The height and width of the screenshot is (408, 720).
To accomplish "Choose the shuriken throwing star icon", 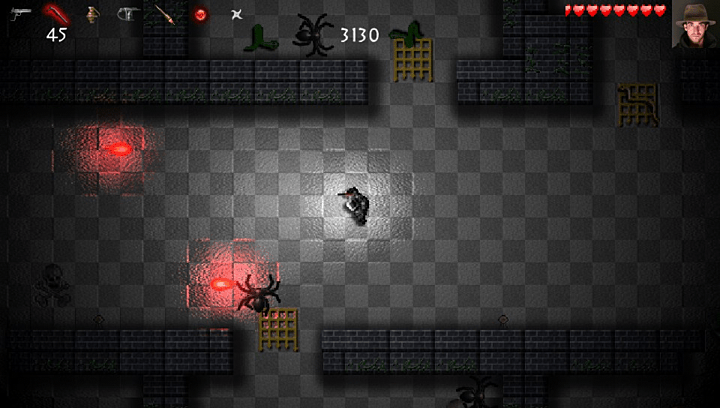I will coord(236,15).
